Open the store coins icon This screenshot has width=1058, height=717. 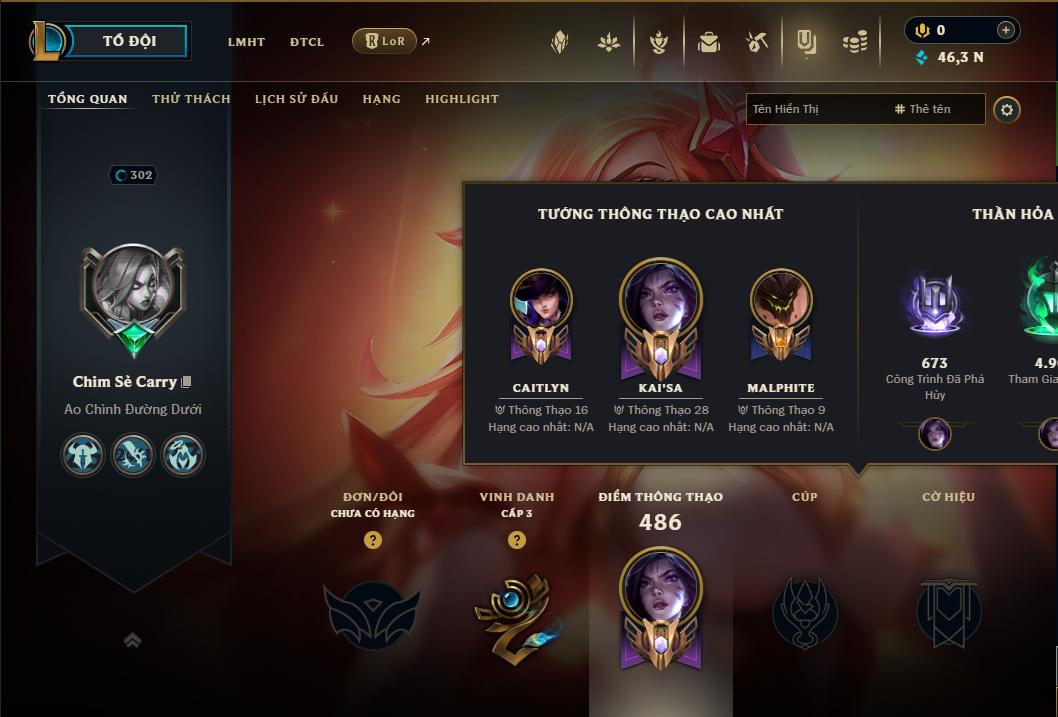click(x=854, y=42)
